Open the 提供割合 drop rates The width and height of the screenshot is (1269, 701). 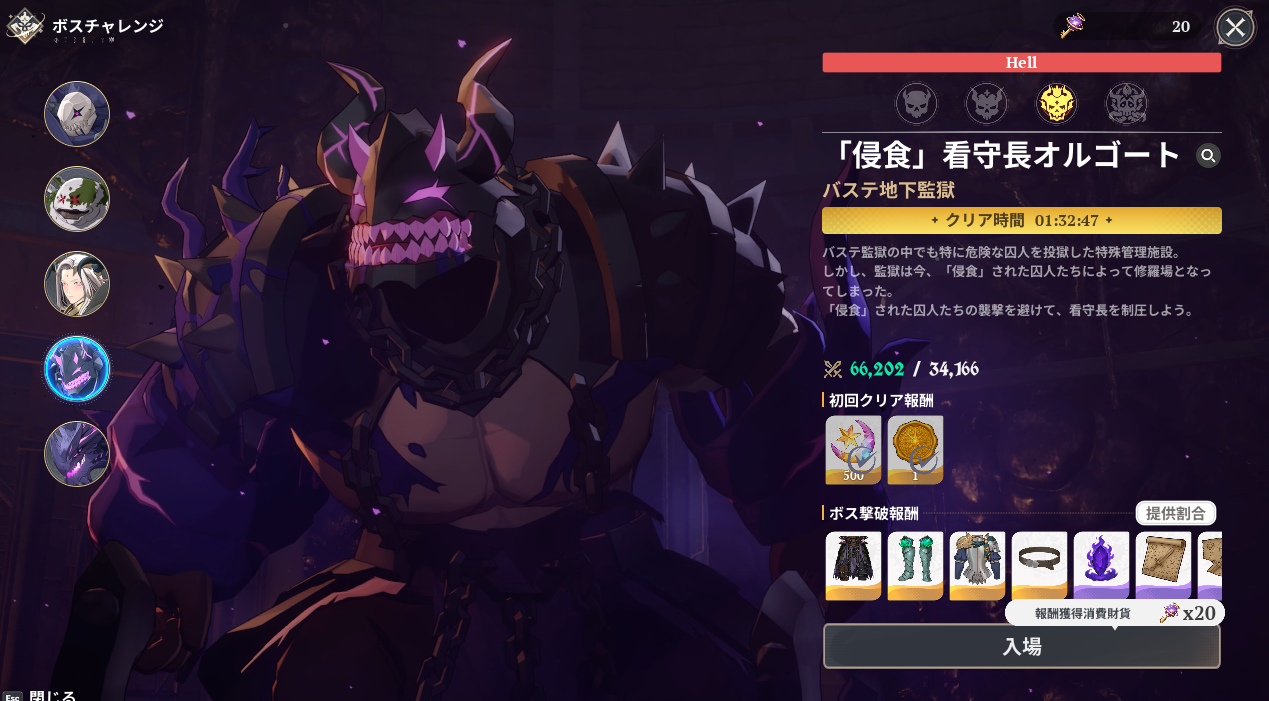tap(1175, 513)
